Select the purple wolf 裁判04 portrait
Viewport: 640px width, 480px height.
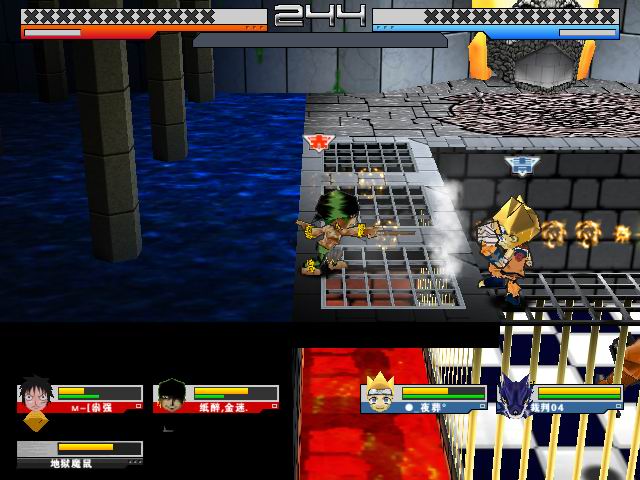[x=516, y=393]
